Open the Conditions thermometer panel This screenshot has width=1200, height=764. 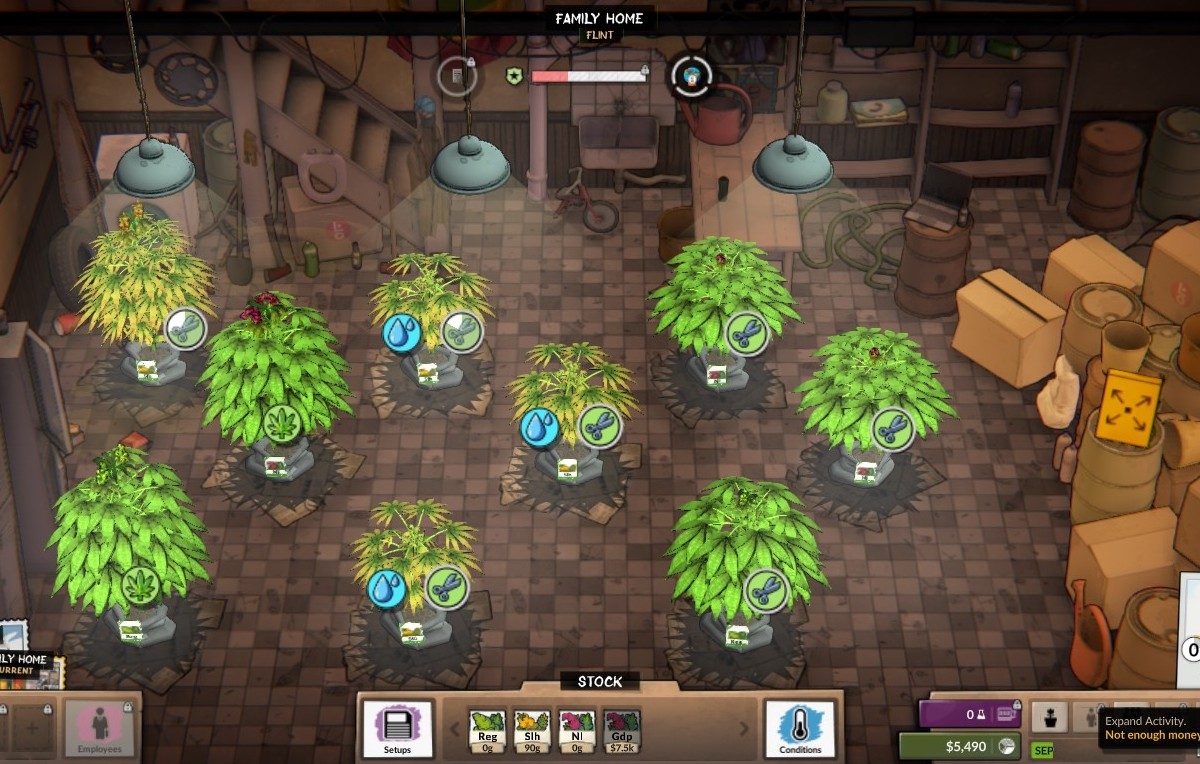coord(800,729)
